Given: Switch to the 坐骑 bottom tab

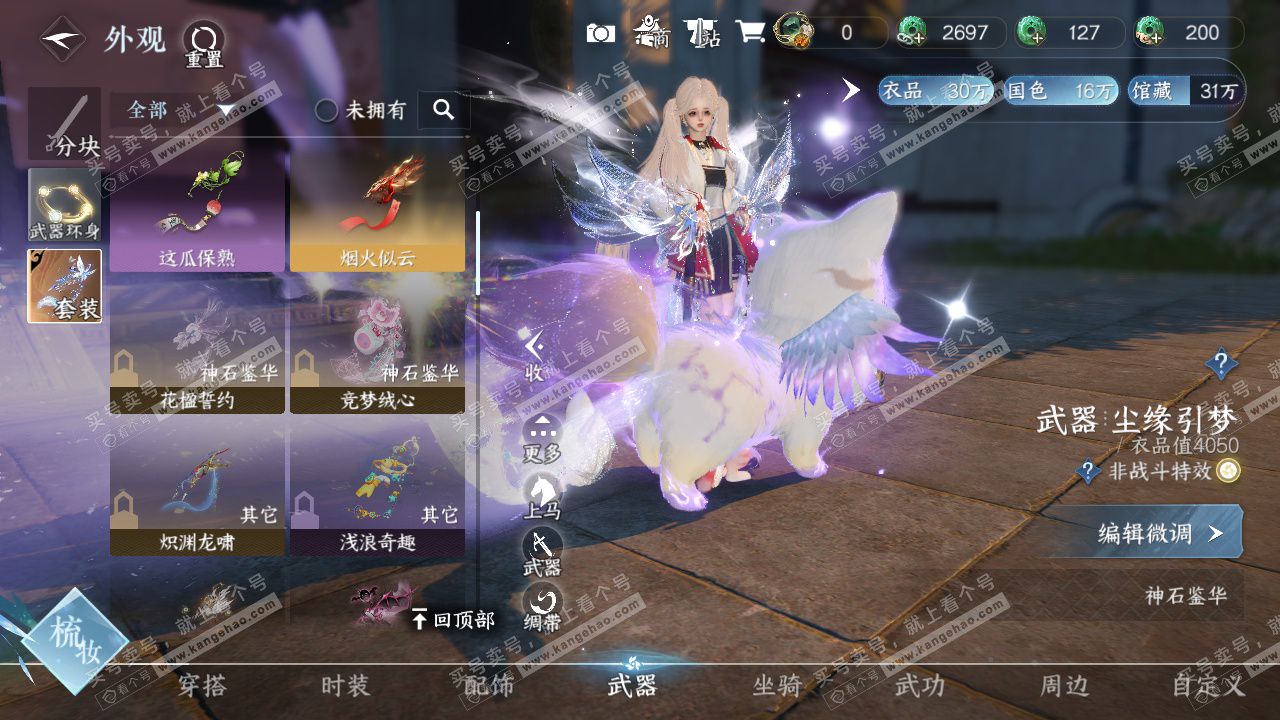Looking at the screenshot, I should [777, 685].
